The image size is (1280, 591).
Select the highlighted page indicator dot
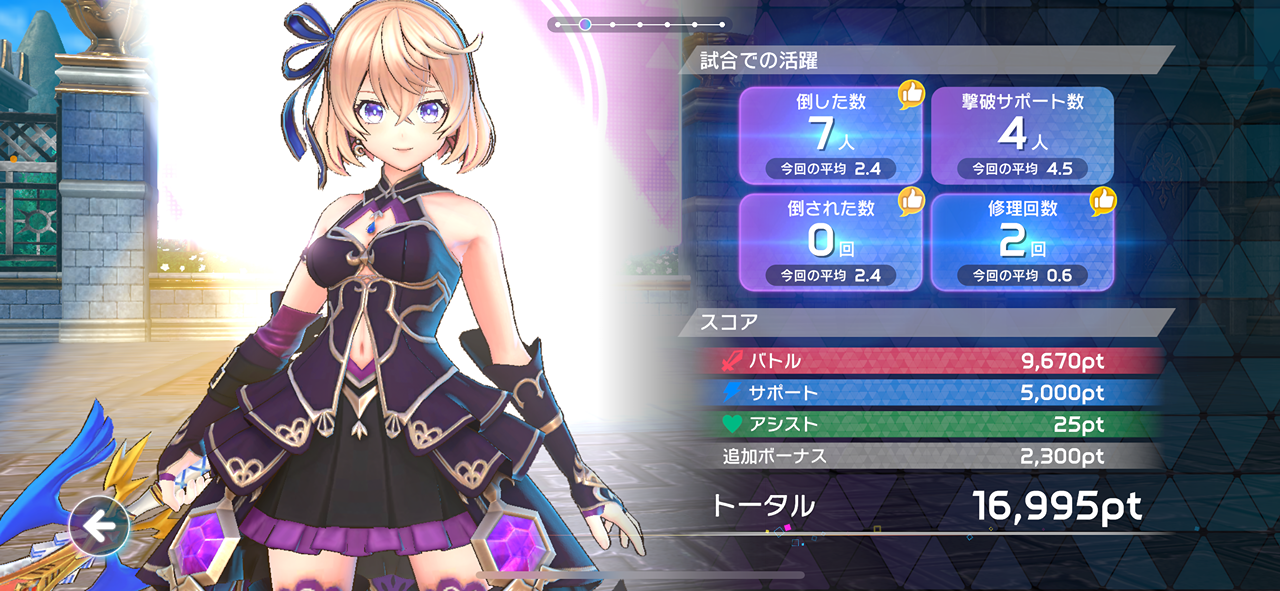click(x=585, y=24)
